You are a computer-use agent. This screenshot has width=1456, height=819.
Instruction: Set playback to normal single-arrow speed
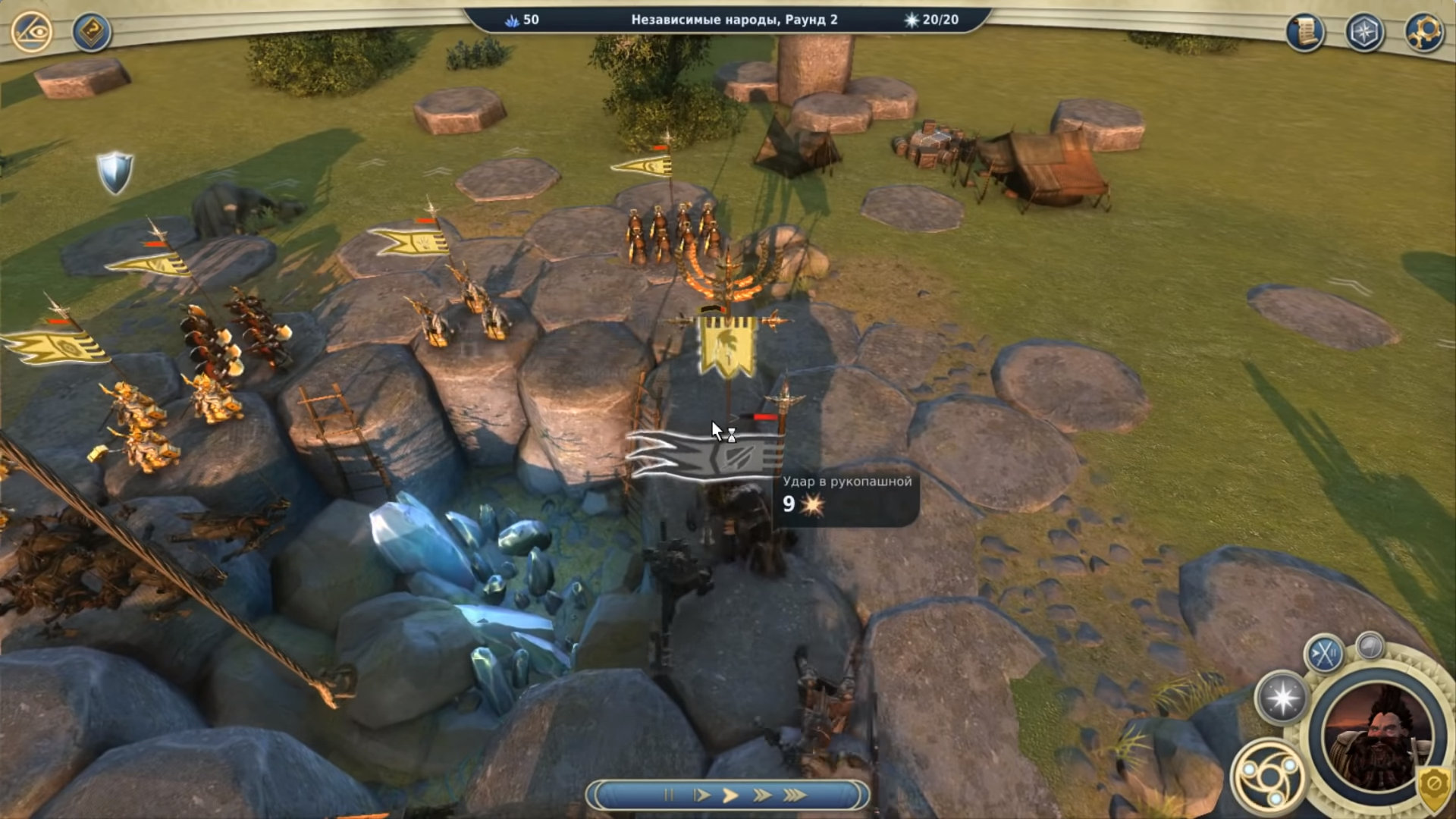tap(730, 795)
